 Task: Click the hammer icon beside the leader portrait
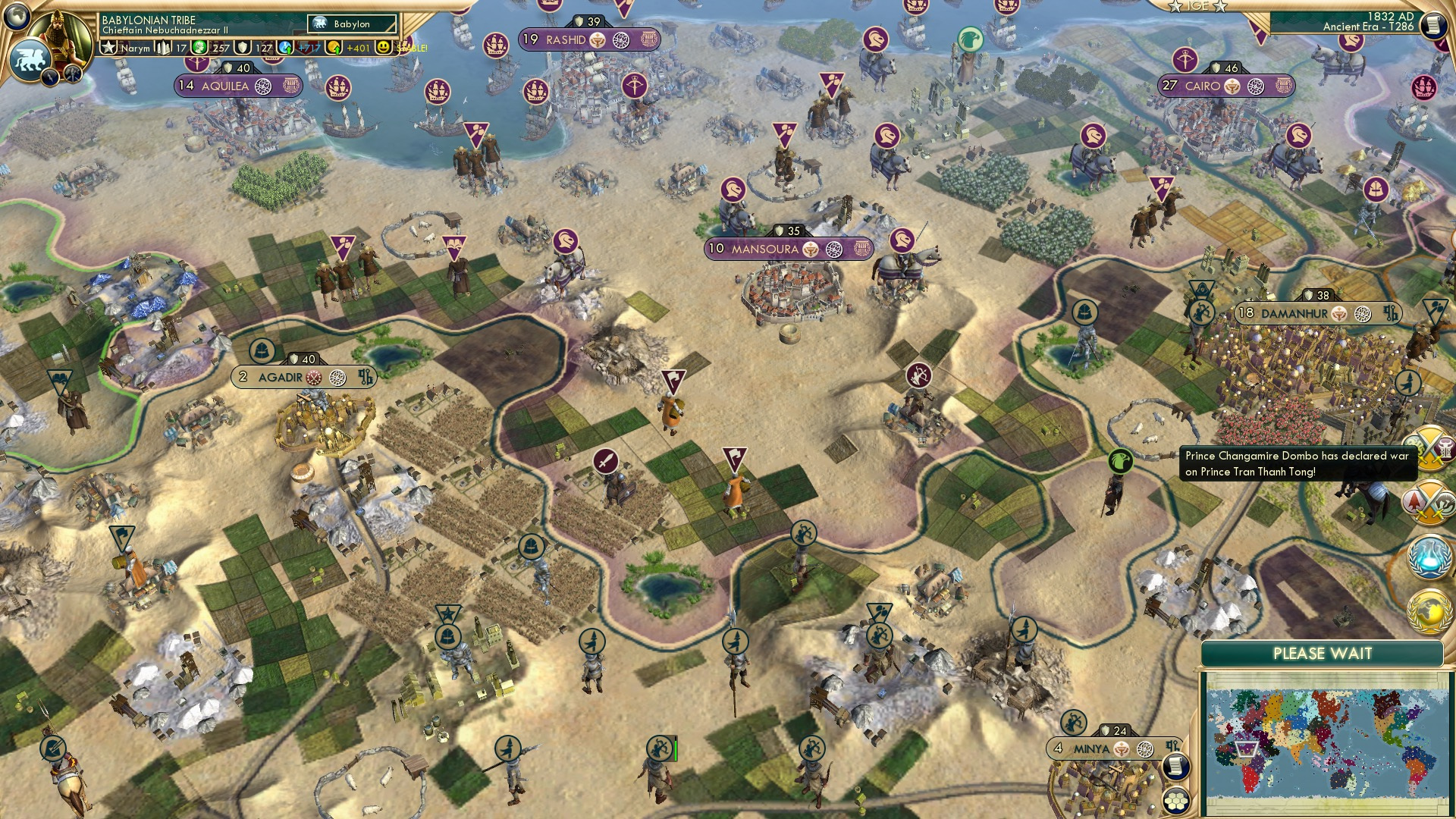73,74
